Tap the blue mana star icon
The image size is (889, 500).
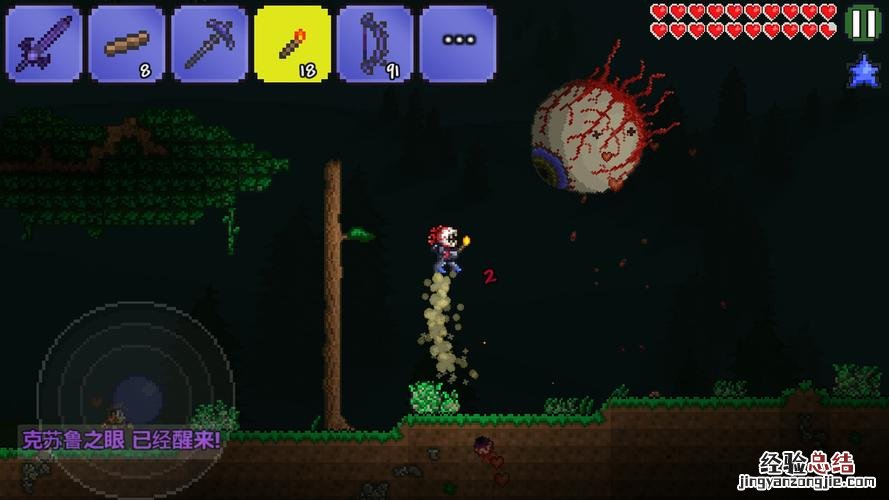[x=862, y=70]
